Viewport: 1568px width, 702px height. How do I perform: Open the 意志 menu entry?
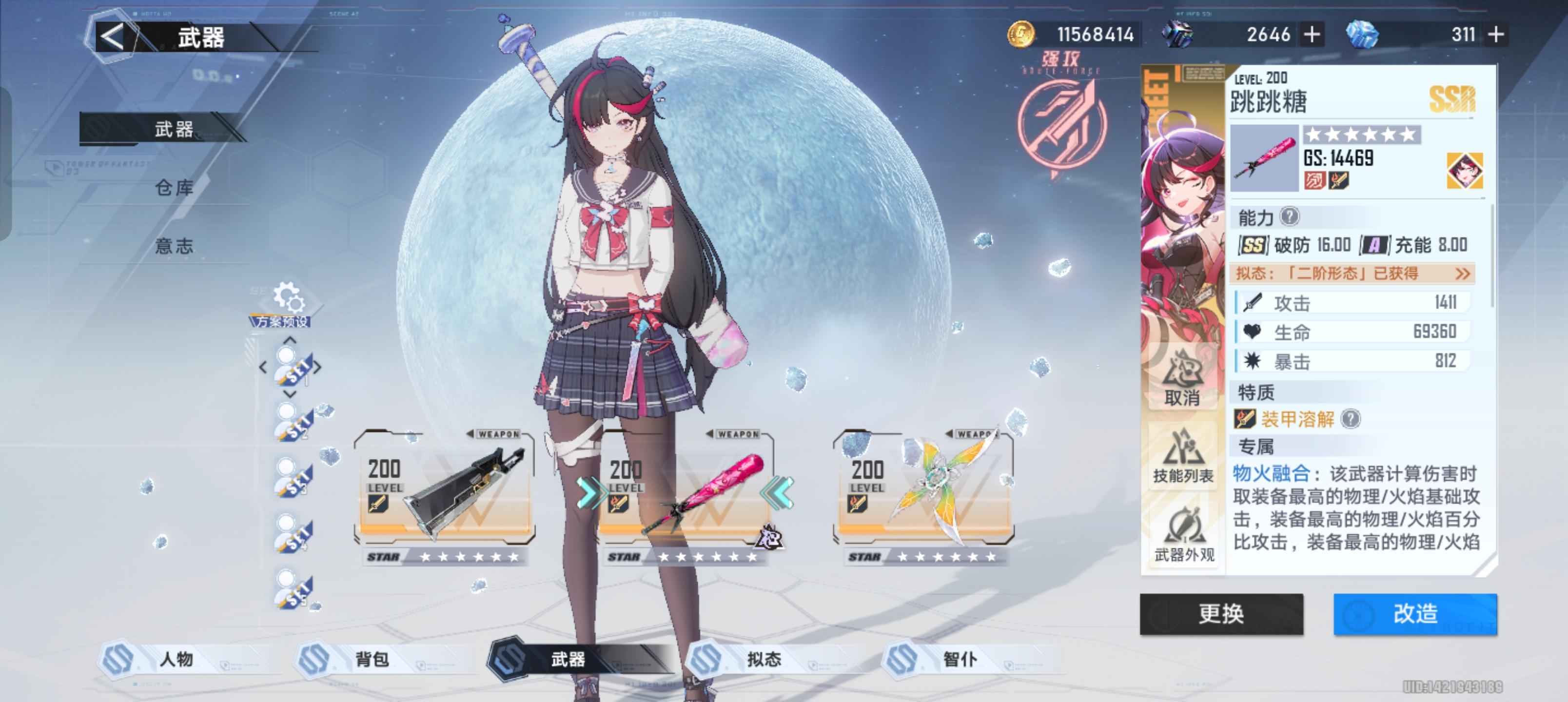click(x=174, y=246)
